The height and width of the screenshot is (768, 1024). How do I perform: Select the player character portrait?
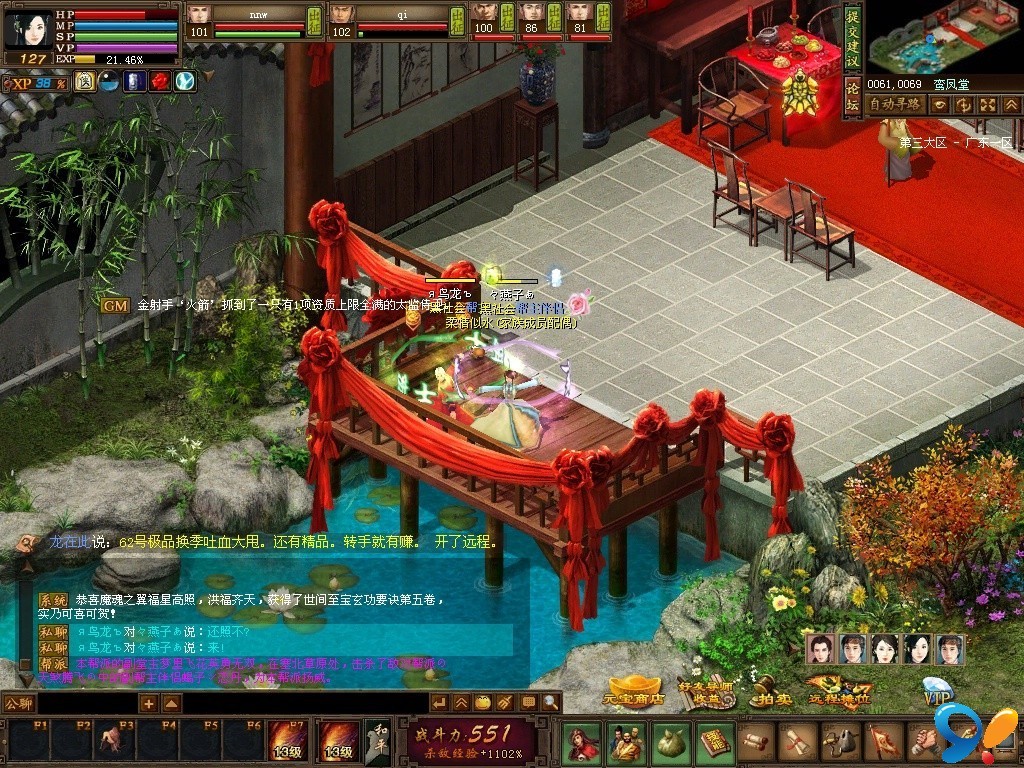[x=27, y=28]
